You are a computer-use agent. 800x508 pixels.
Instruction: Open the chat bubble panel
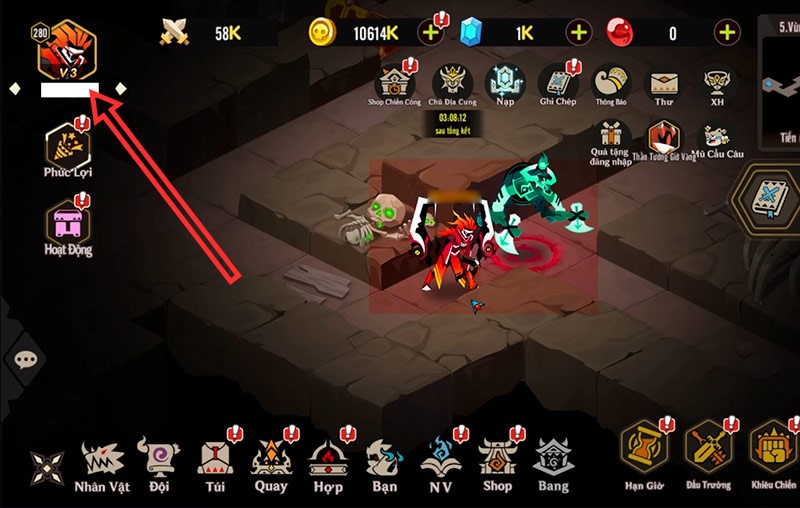26,358
